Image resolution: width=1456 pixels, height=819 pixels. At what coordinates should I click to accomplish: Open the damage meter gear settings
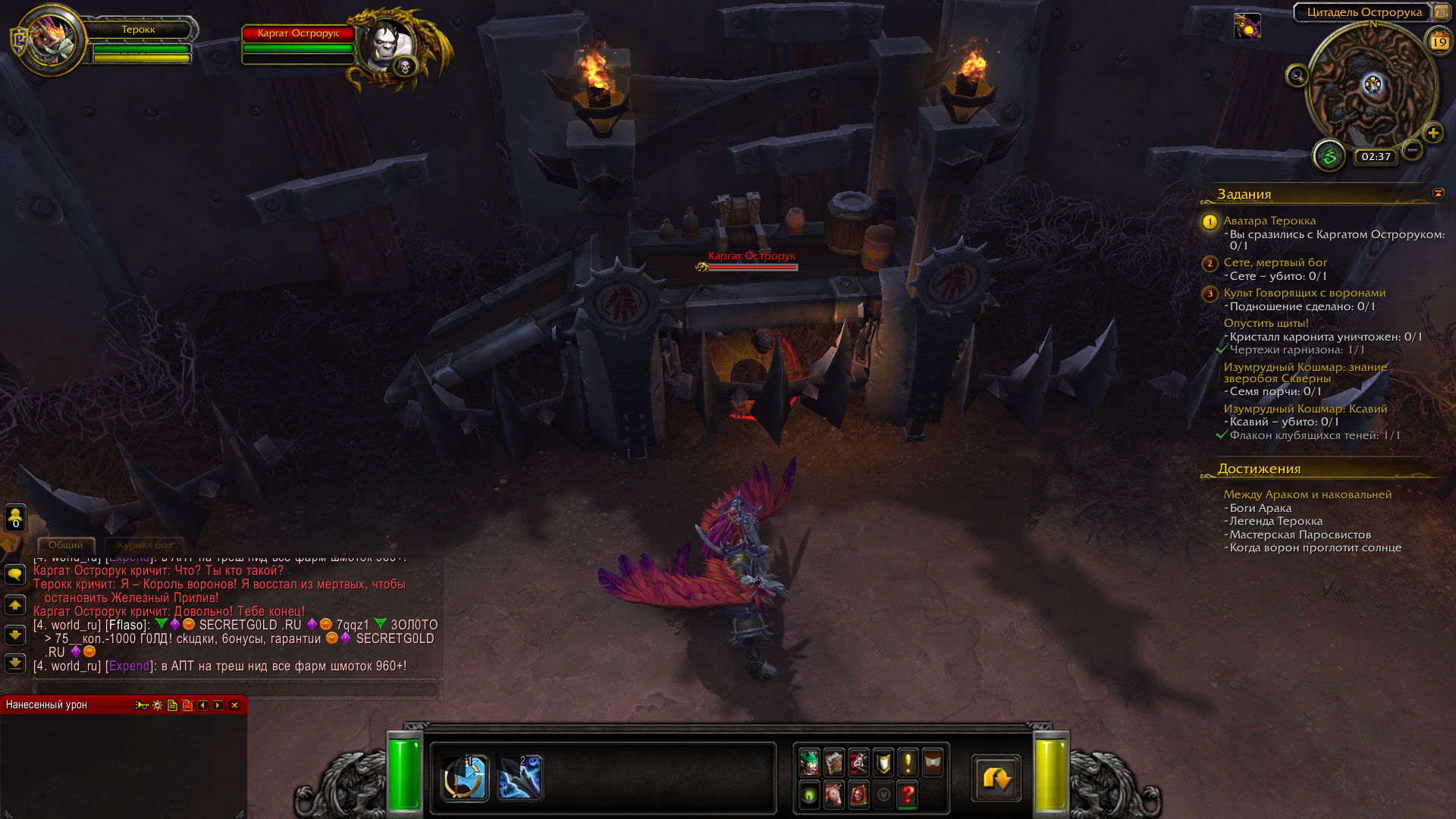(x=157, y=705)
